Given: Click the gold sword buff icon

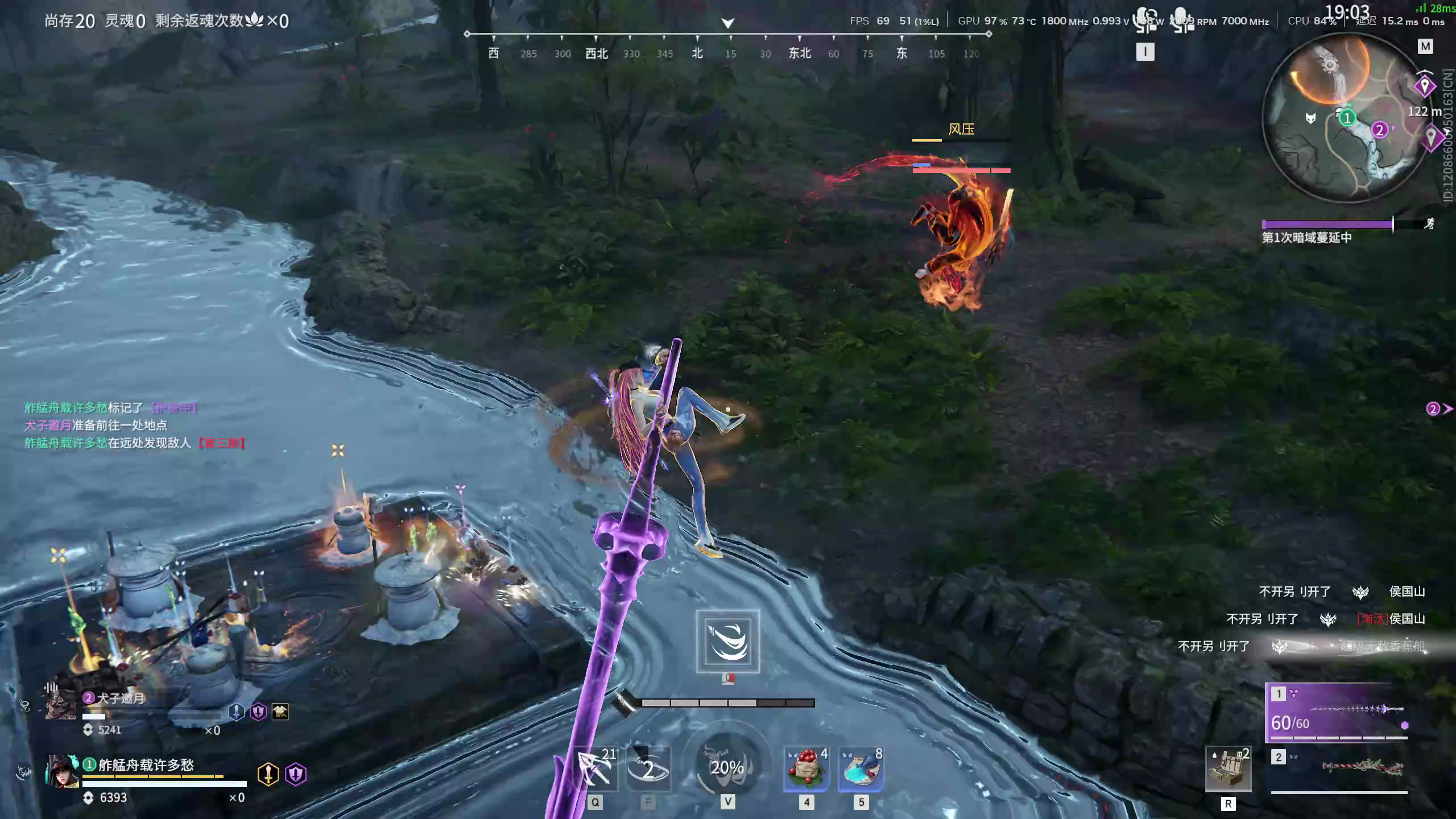Looking at the screenshot, I should pos(268,774).
